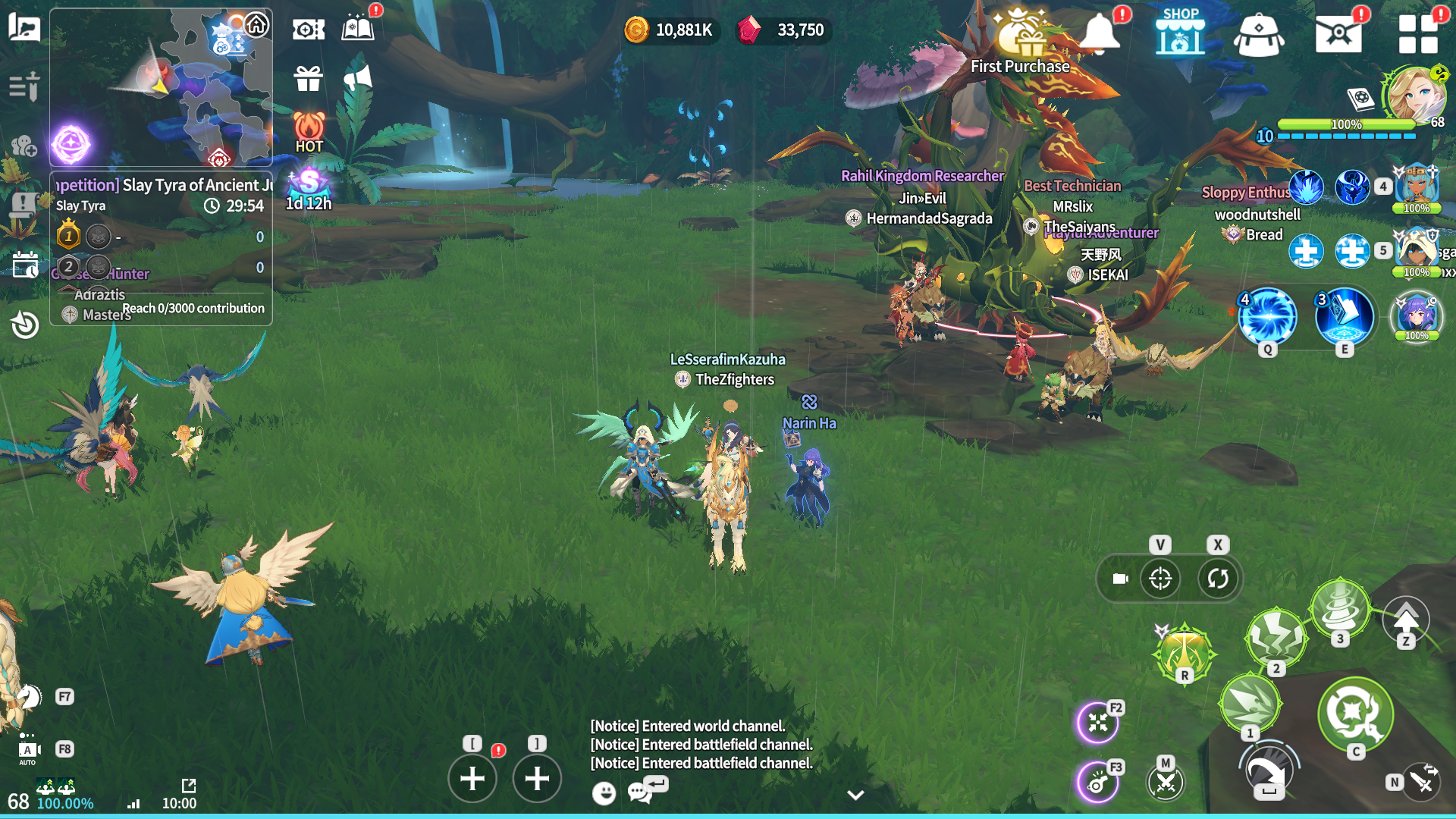1456x819 pixels.
Task: Use the main attack button labeled C
Action: tap(1355, 713)
